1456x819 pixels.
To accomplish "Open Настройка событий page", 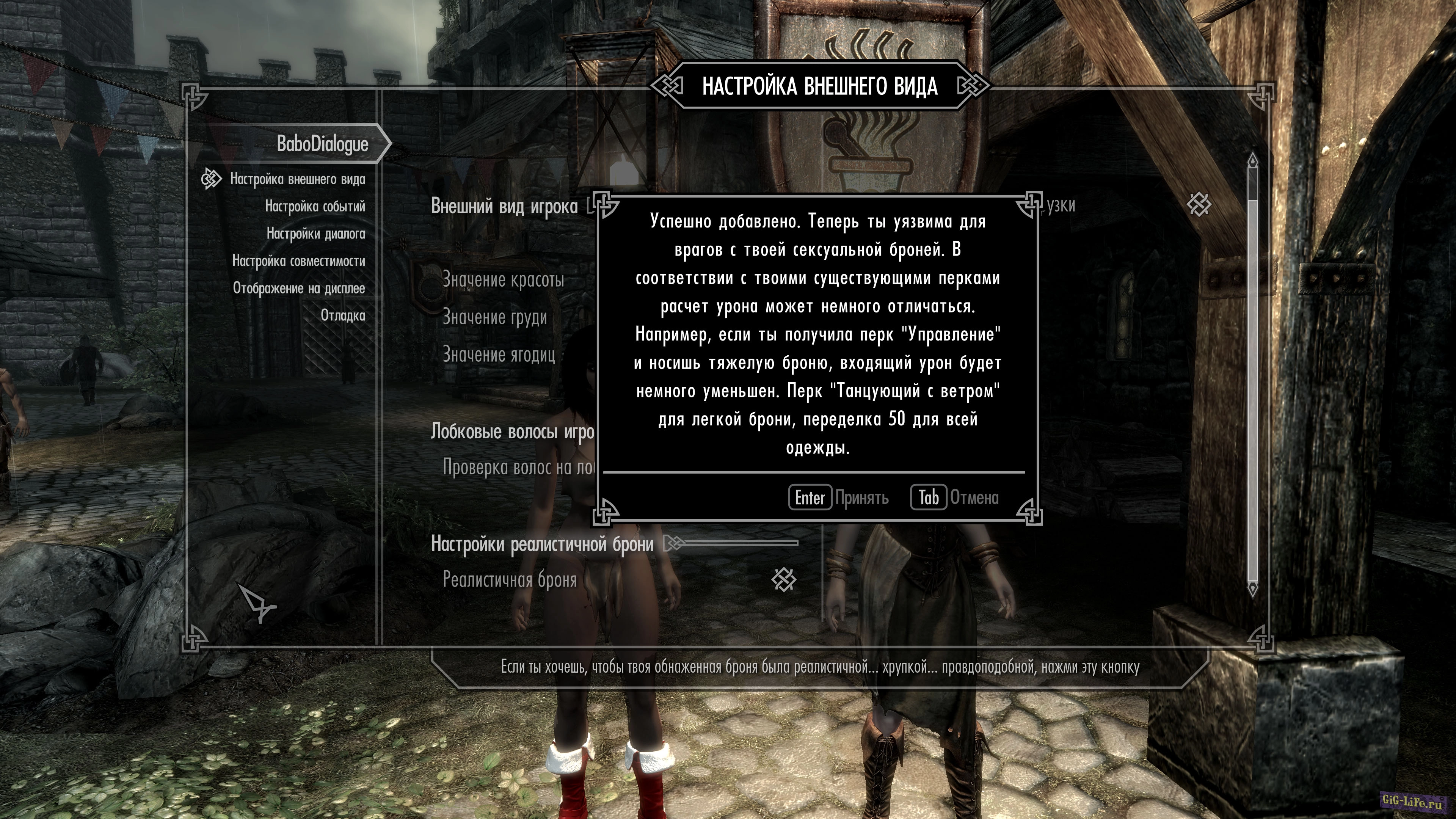I will point(315,206).
